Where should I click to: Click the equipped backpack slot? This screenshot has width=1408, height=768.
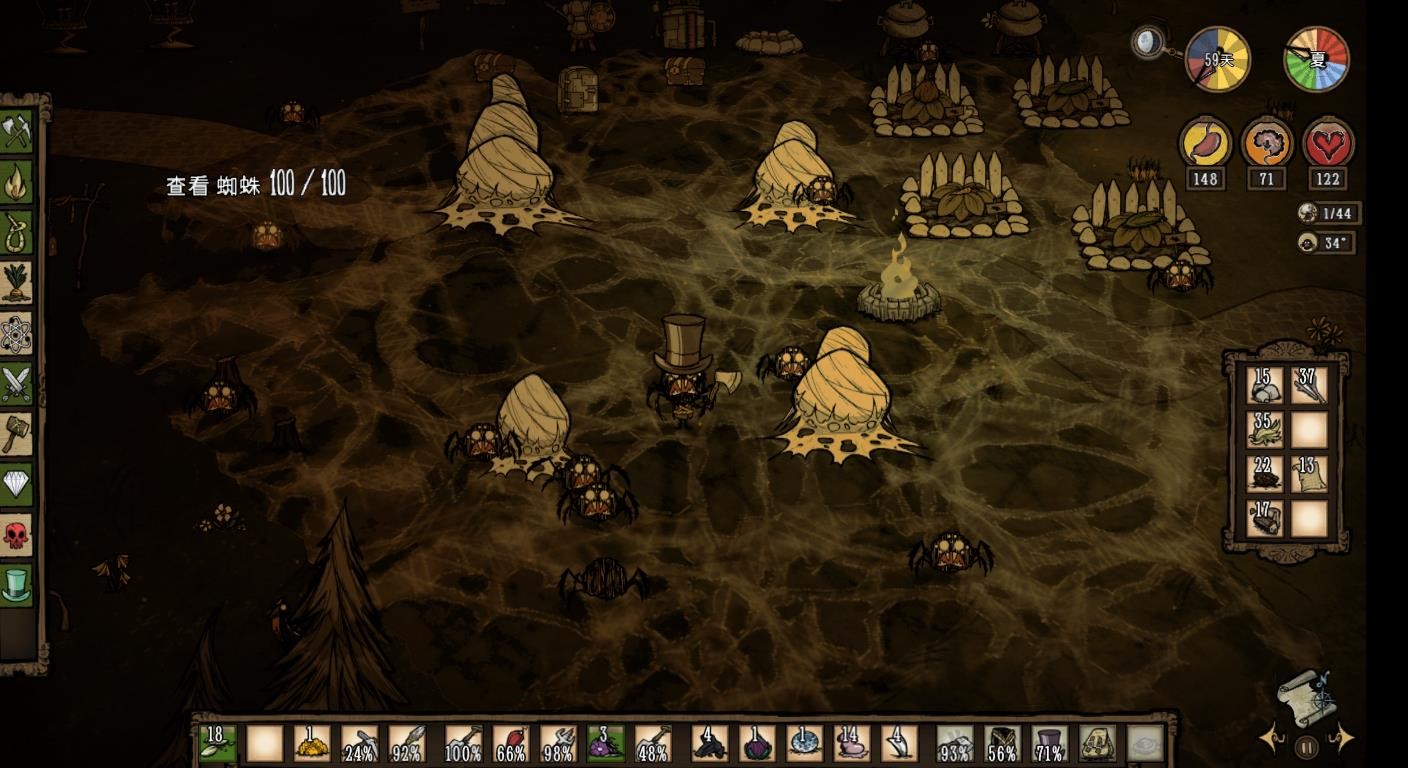1097,744
